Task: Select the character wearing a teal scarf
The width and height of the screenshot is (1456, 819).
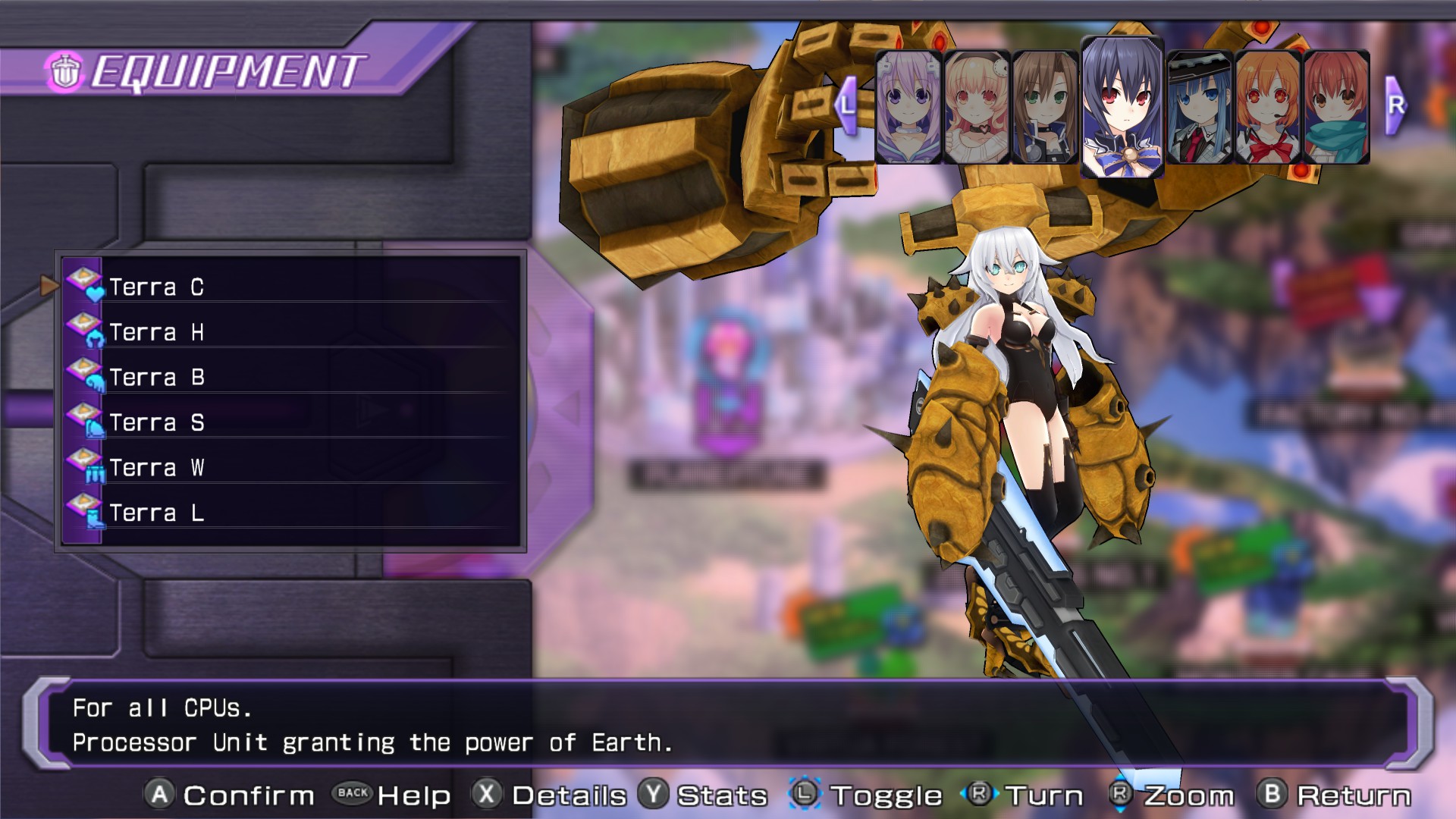Action: click(x=1336, y=107)
